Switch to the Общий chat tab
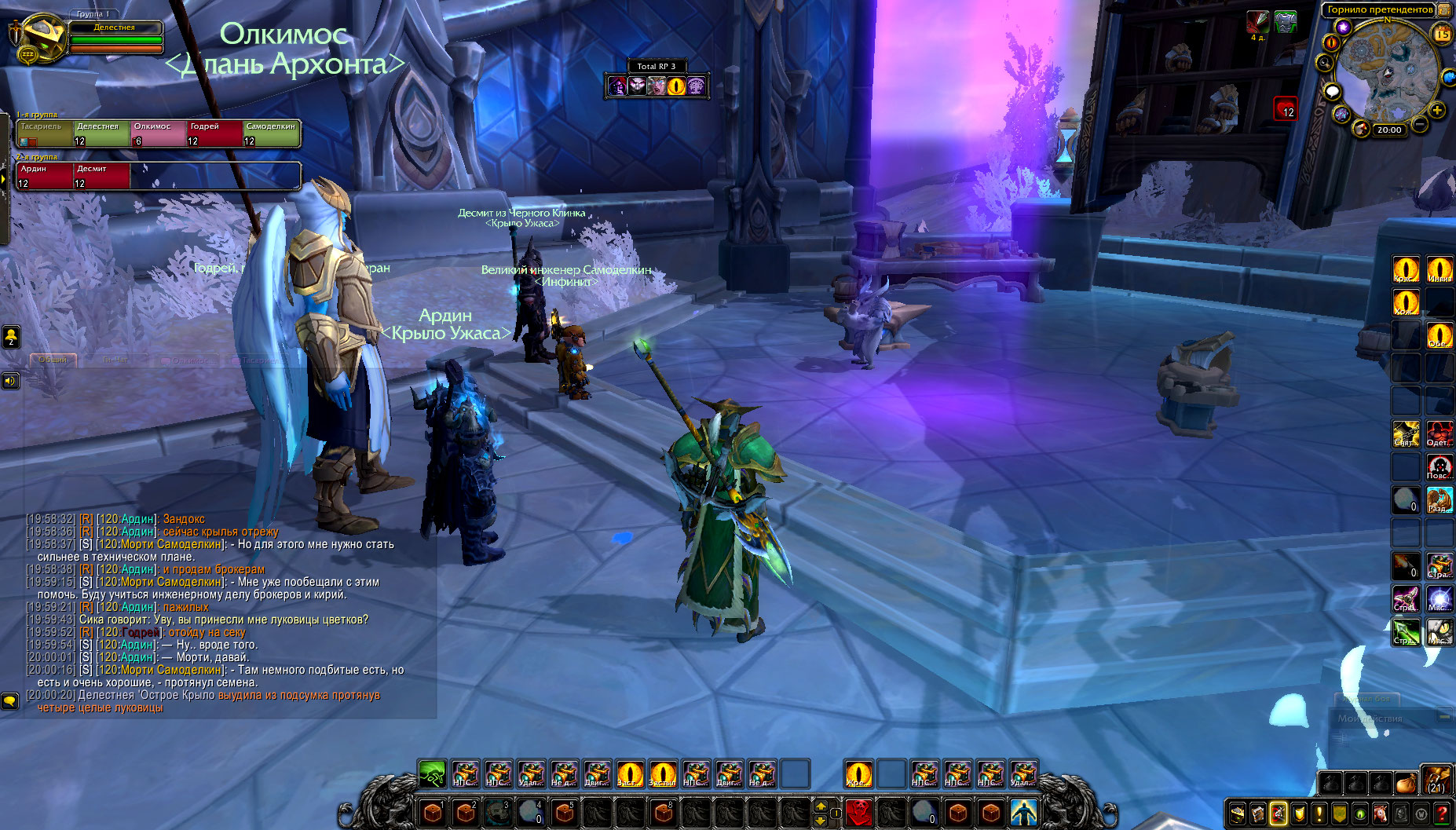Screen dimensions: 1456x830 pos(53,360)
